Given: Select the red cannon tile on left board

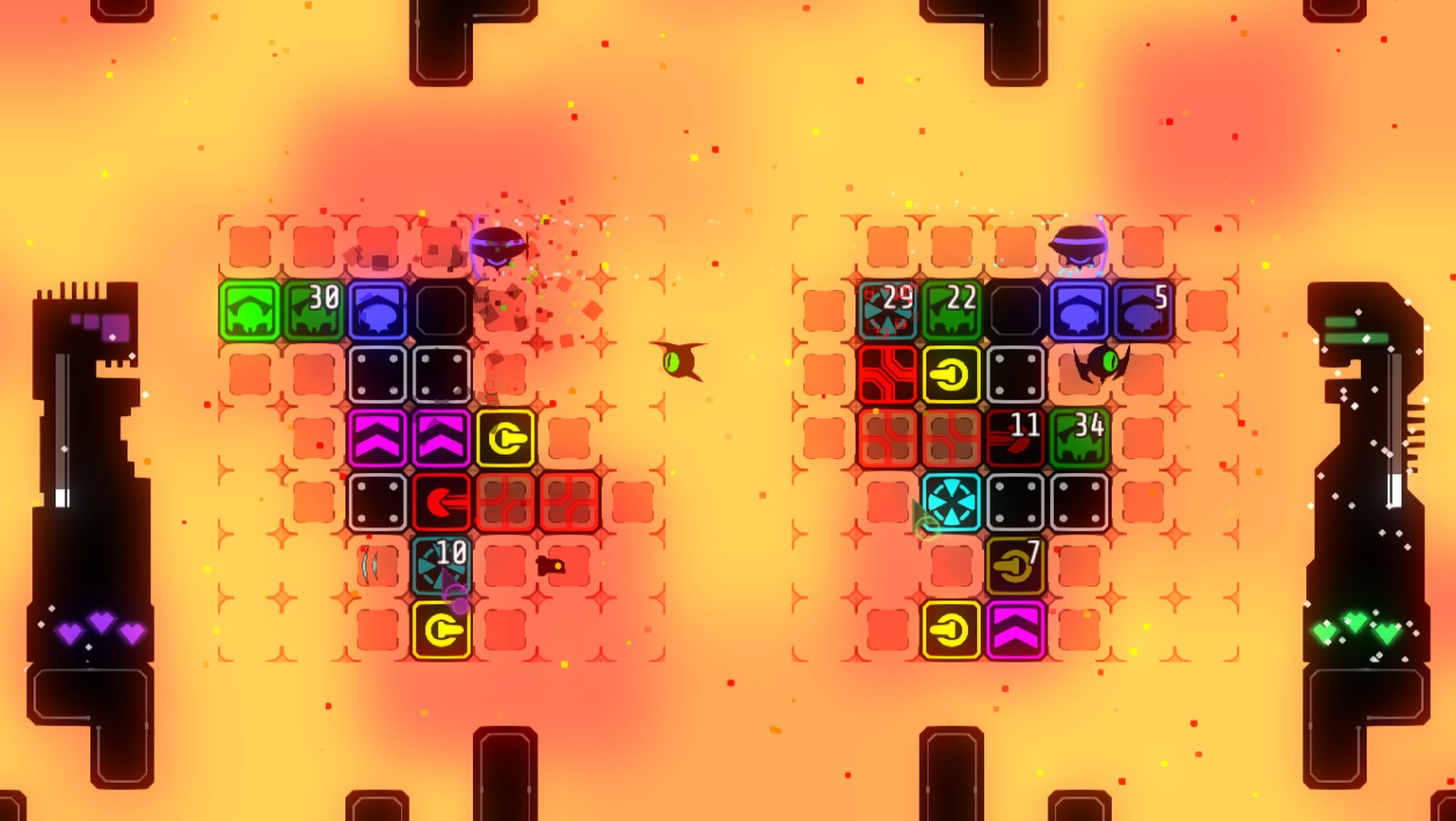Looking at the screenshot, I should [442, 502].
